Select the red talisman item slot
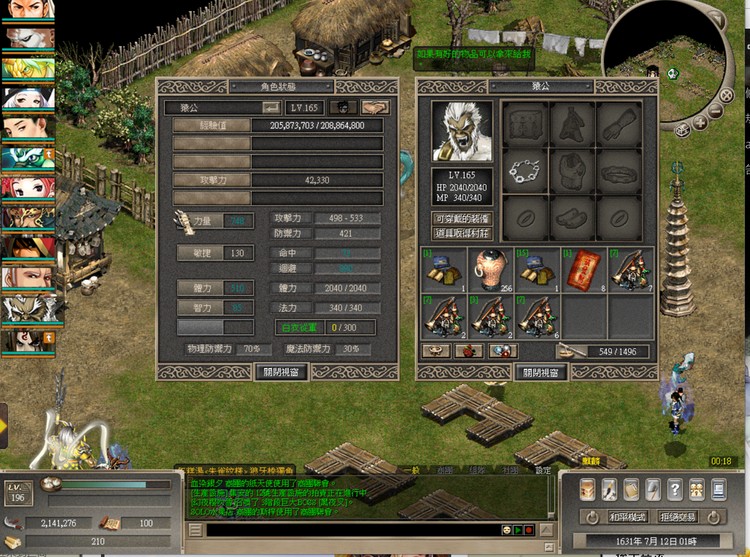The width and height of the screenshot is (750, 557). tap(580, 268)
